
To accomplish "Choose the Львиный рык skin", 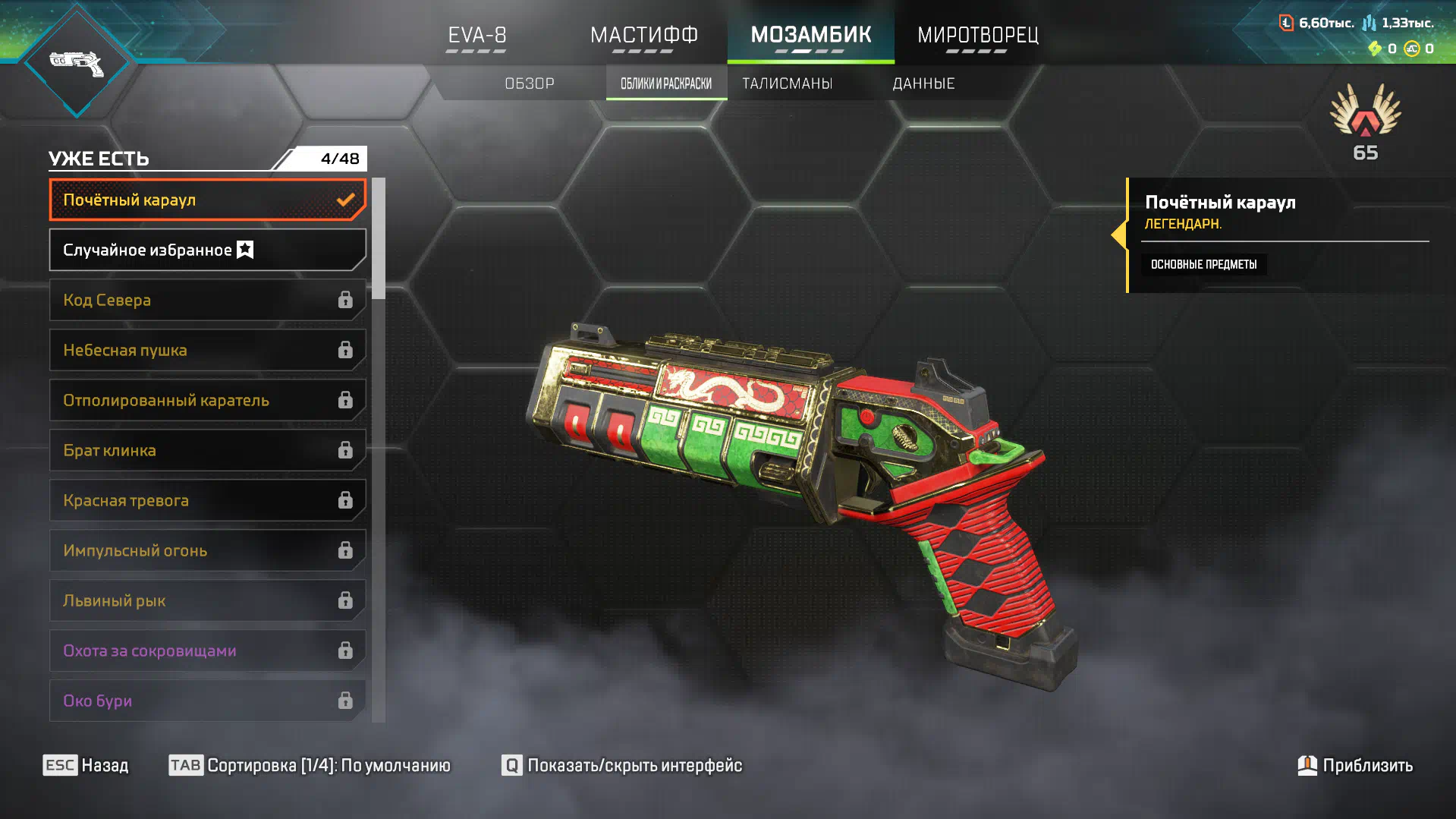I will pyautogui.click(x=207, y=600).
